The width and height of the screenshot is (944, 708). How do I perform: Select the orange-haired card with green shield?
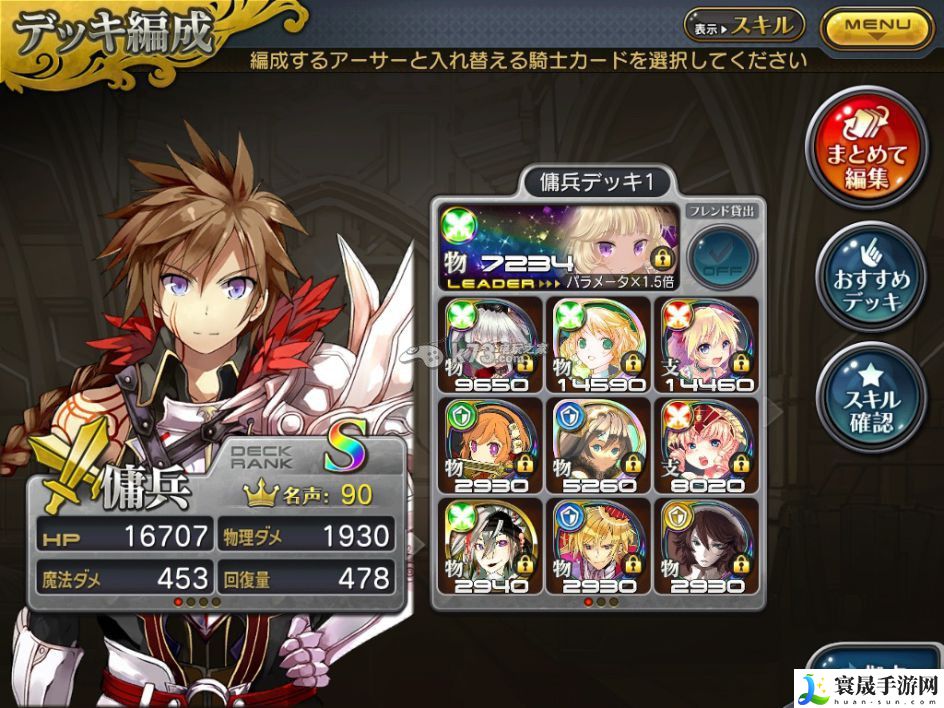(488, 447)
